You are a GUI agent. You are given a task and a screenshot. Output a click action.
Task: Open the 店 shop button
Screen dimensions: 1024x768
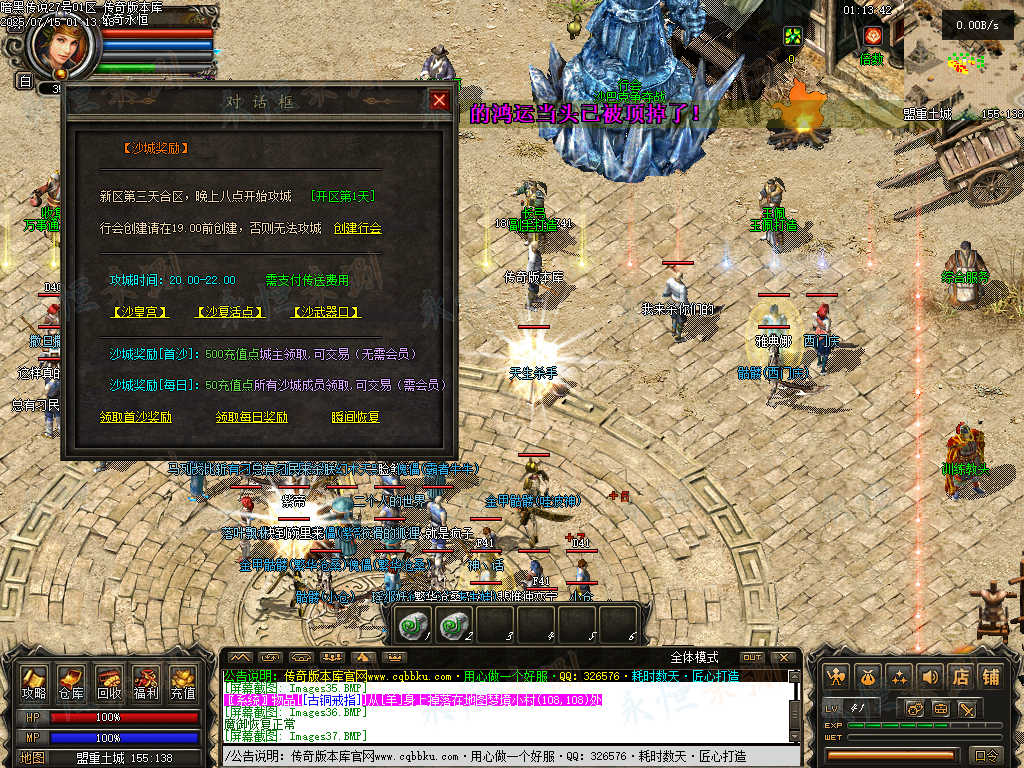point(960,677)
